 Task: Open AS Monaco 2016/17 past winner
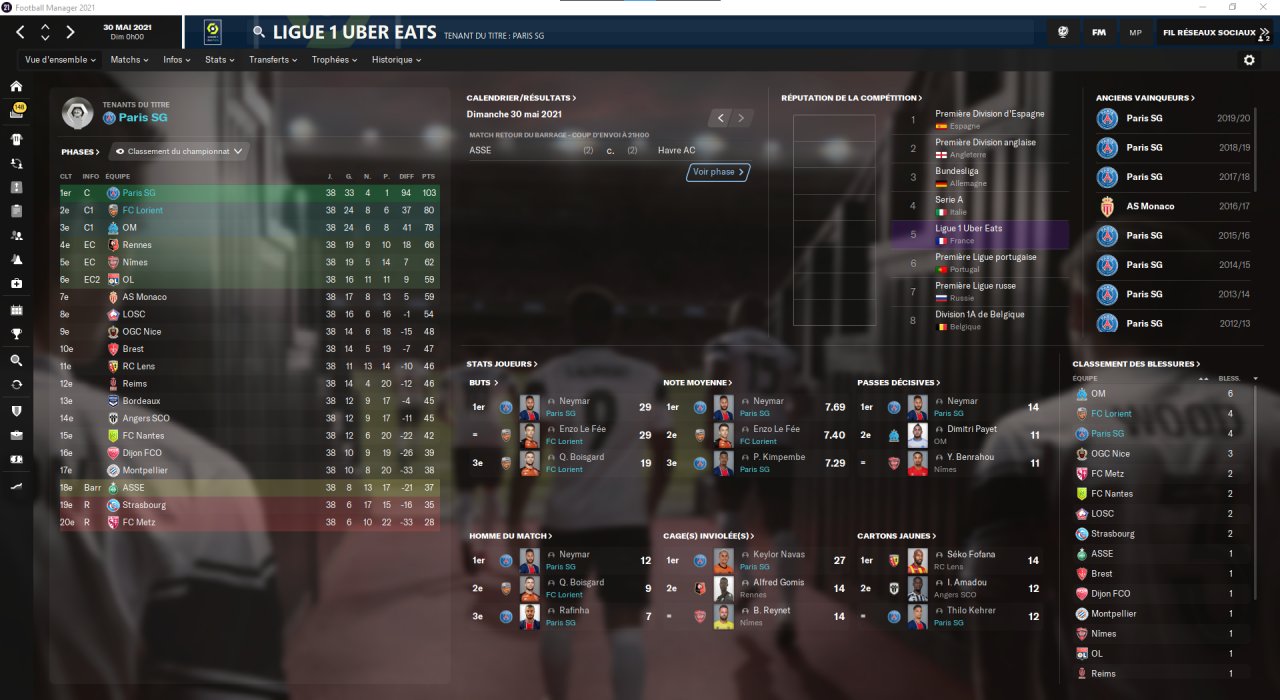(x=1150, y=206)
